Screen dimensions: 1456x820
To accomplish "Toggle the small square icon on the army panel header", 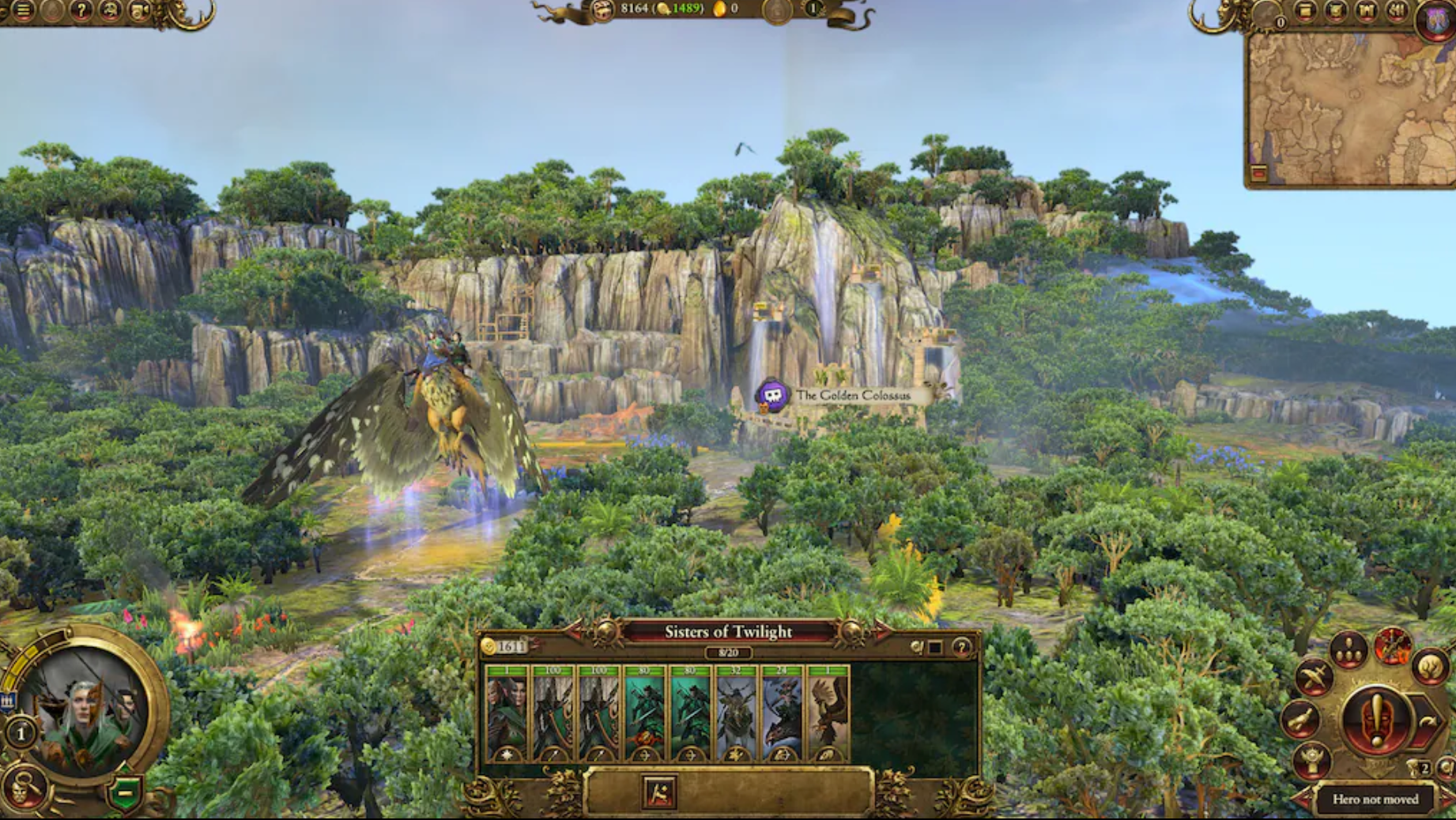I will coord(935,647).
